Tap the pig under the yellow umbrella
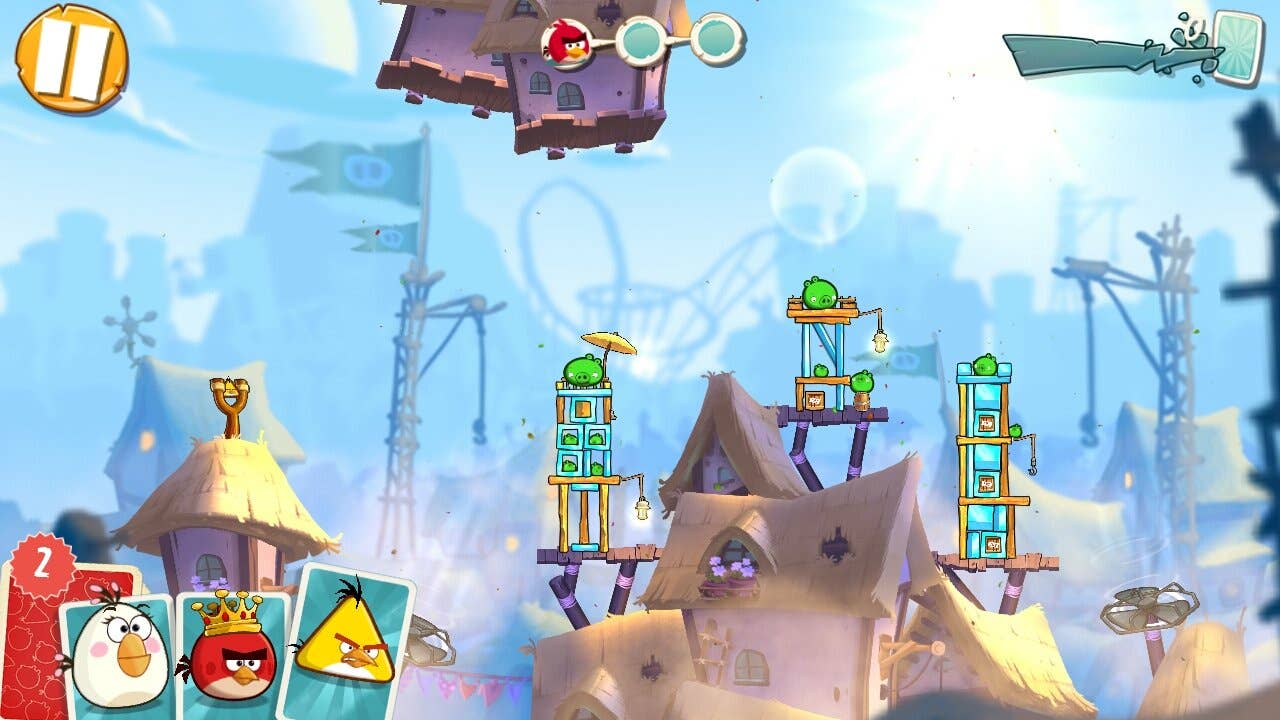The width and height of the screenshot is (1280, 720). pos(584,368)
